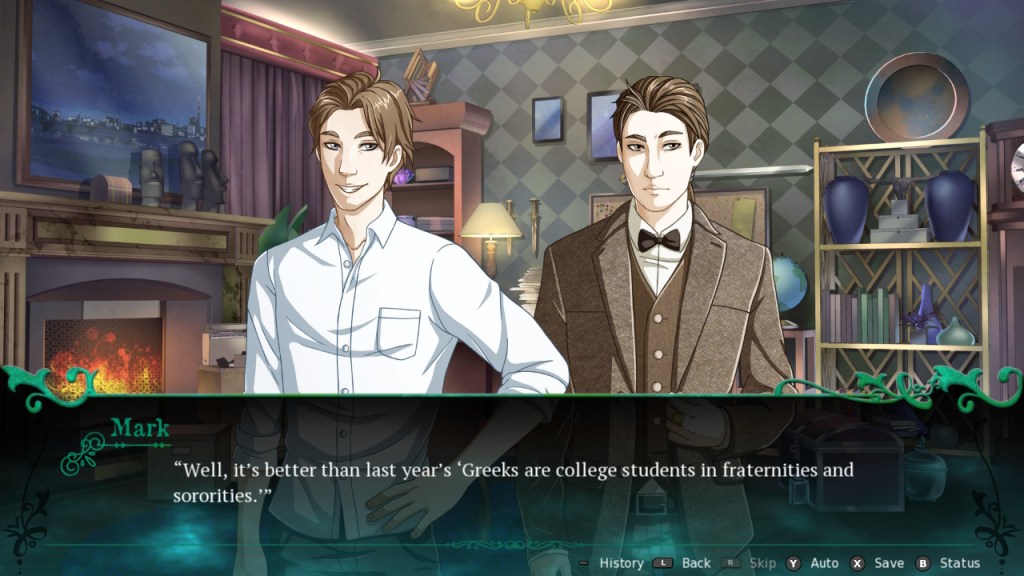Skip the dialogue text
This screenshot has width=1024, height=576.
tap(761, 563)
